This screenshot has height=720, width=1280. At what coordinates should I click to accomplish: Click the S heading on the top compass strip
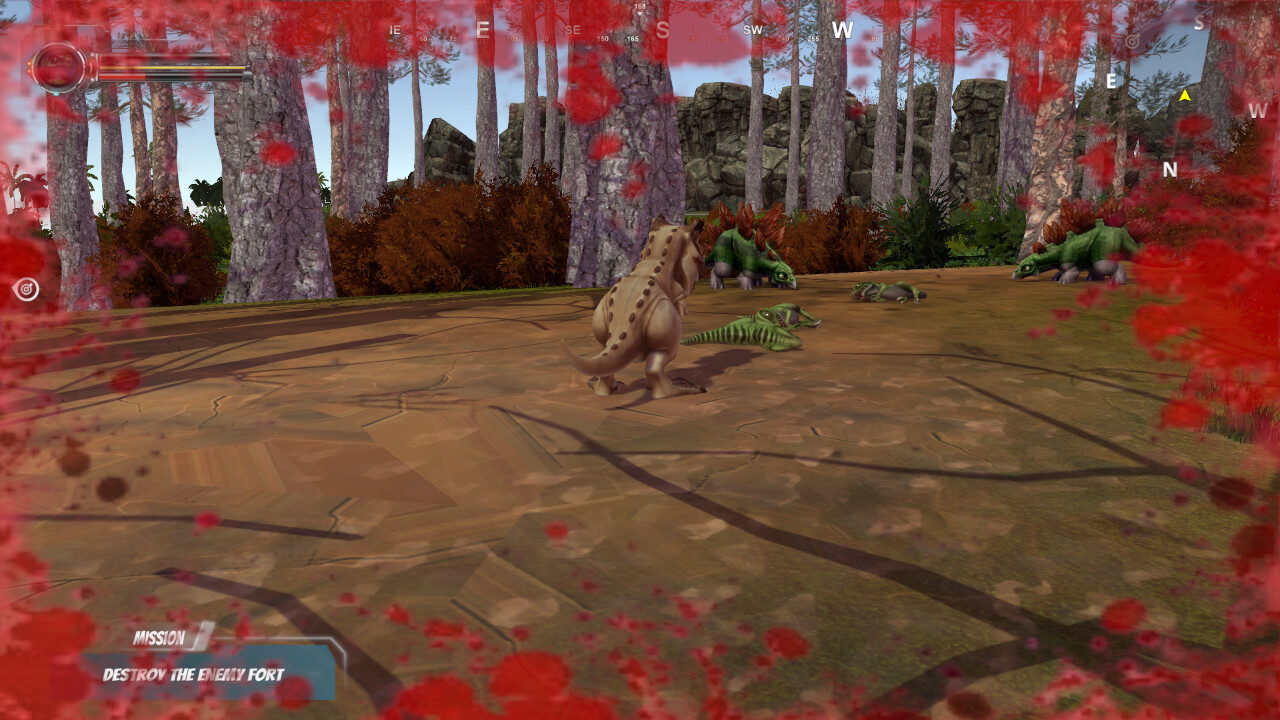point(661,31)
